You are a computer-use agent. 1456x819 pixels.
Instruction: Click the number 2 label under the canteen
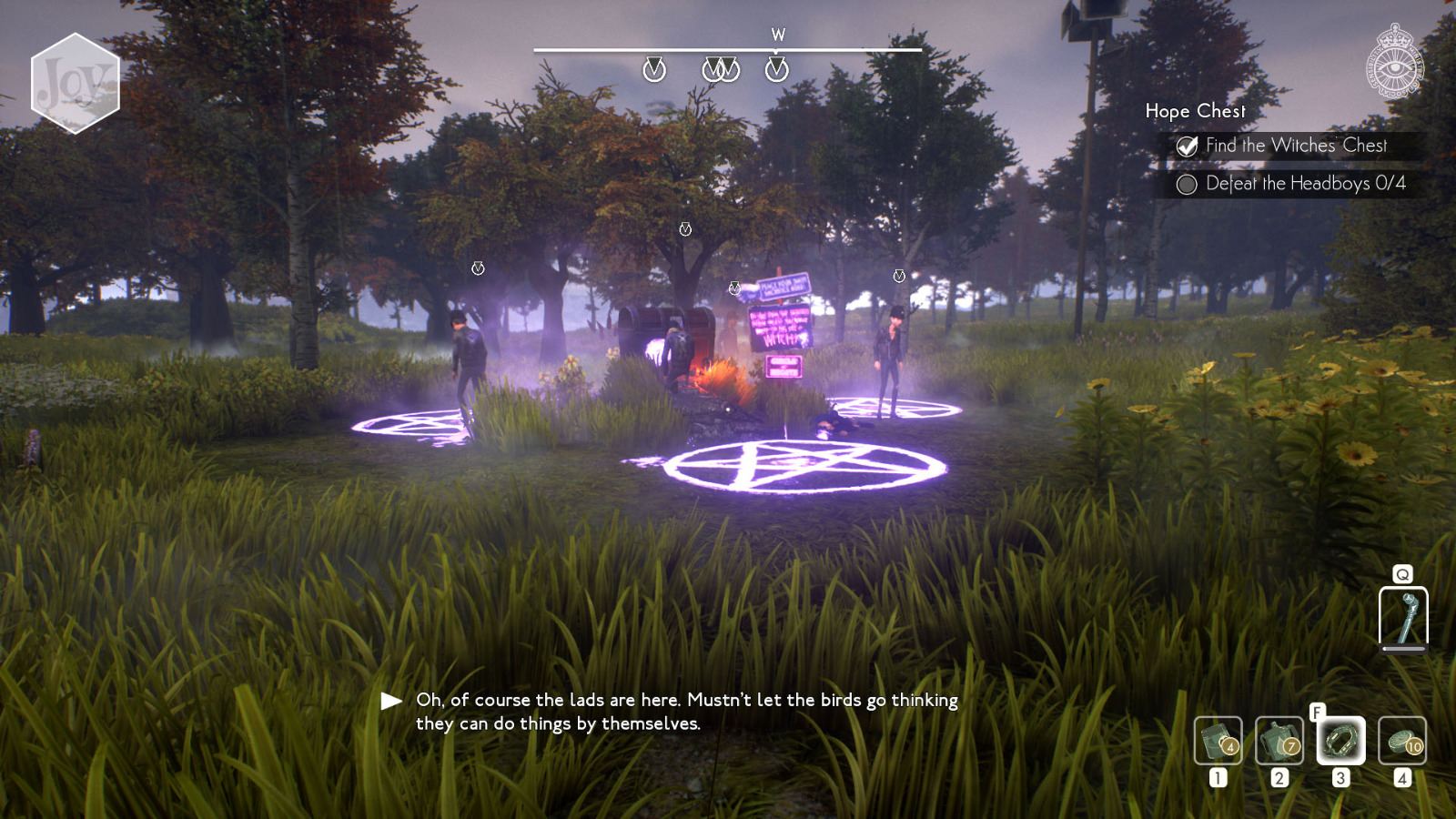[x=1278, y=778]
